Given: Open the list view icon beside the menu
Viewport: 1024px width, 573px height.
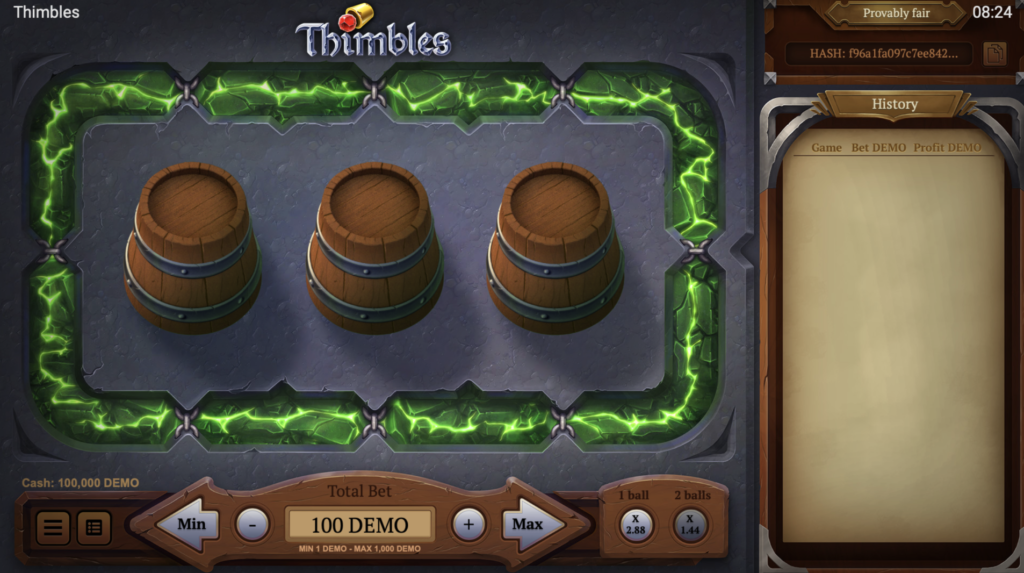Looking at the screenshot, I should point(94,527).
